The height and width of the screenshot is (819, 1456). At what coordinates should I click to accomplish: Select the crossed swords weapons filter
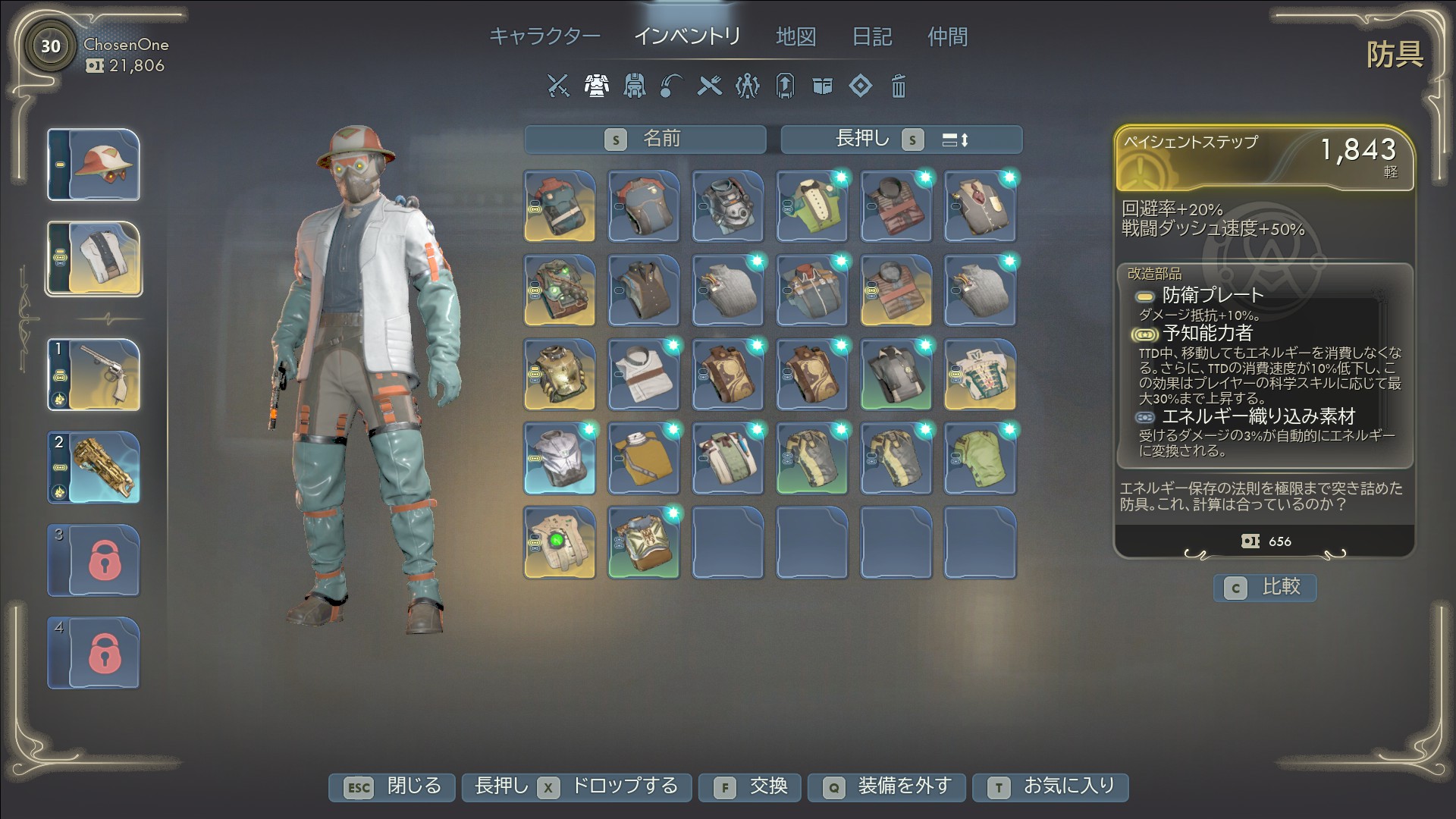(558, 86)
